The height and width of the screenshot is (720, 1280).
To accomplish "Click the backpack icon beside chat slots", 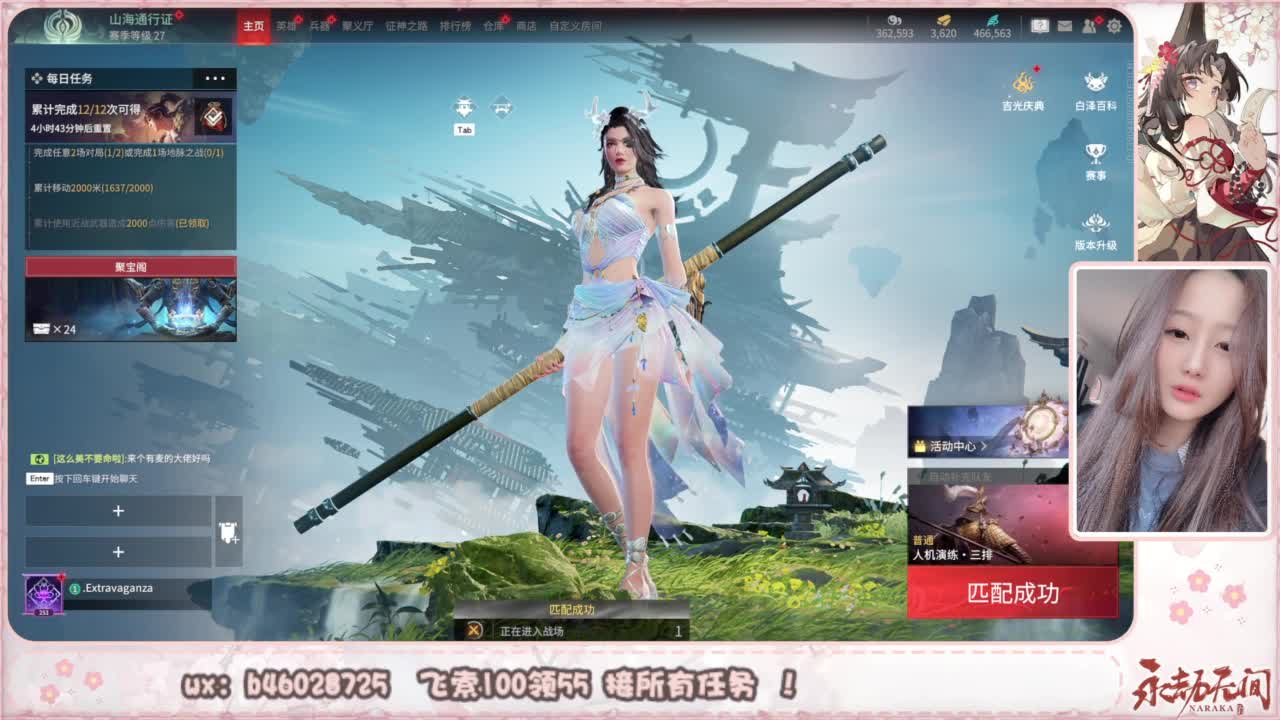I will (x=227, y=531).
